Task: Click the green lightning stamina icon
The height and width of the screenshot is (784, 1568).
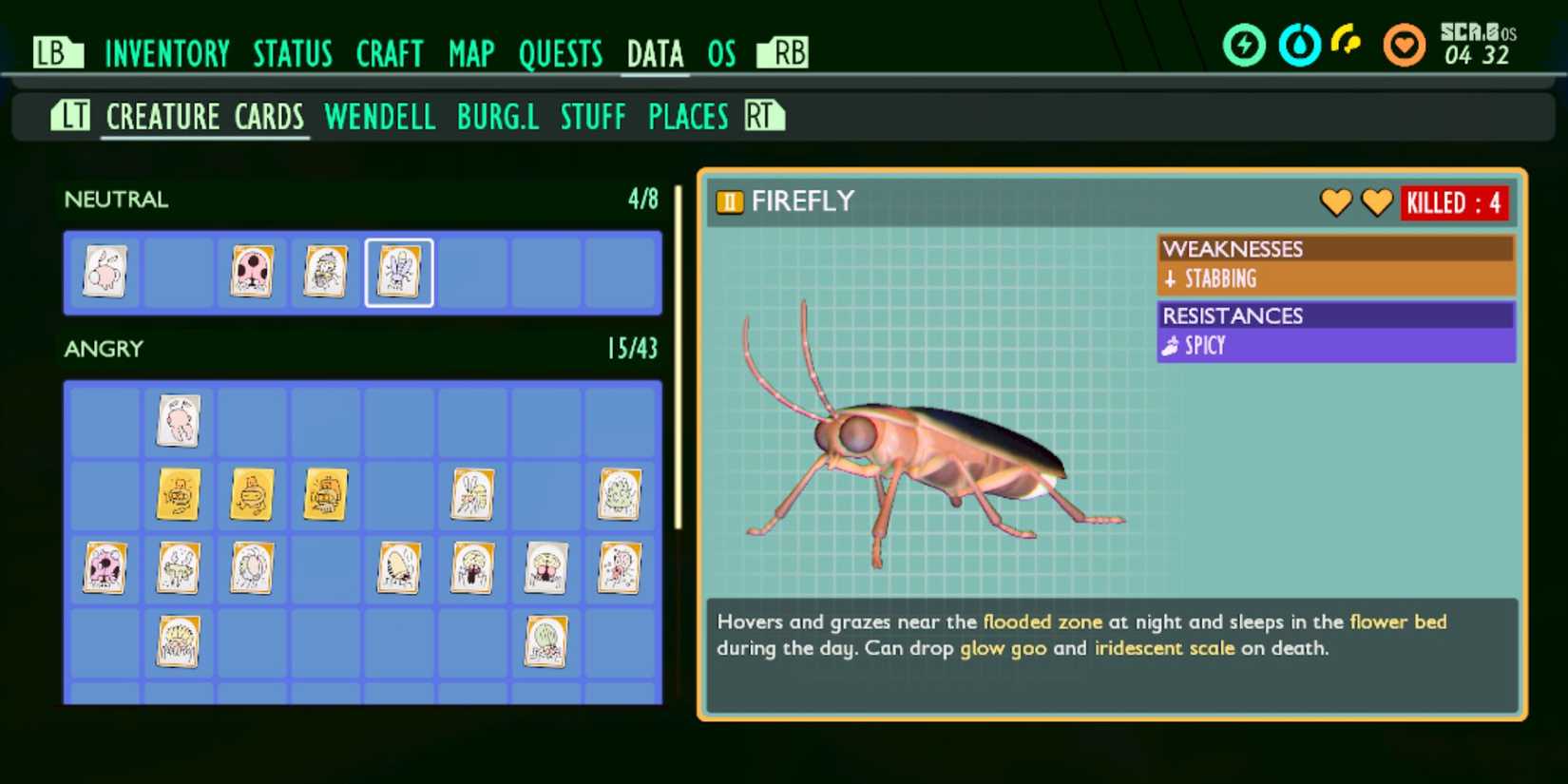Action: tap(1245, 44)
